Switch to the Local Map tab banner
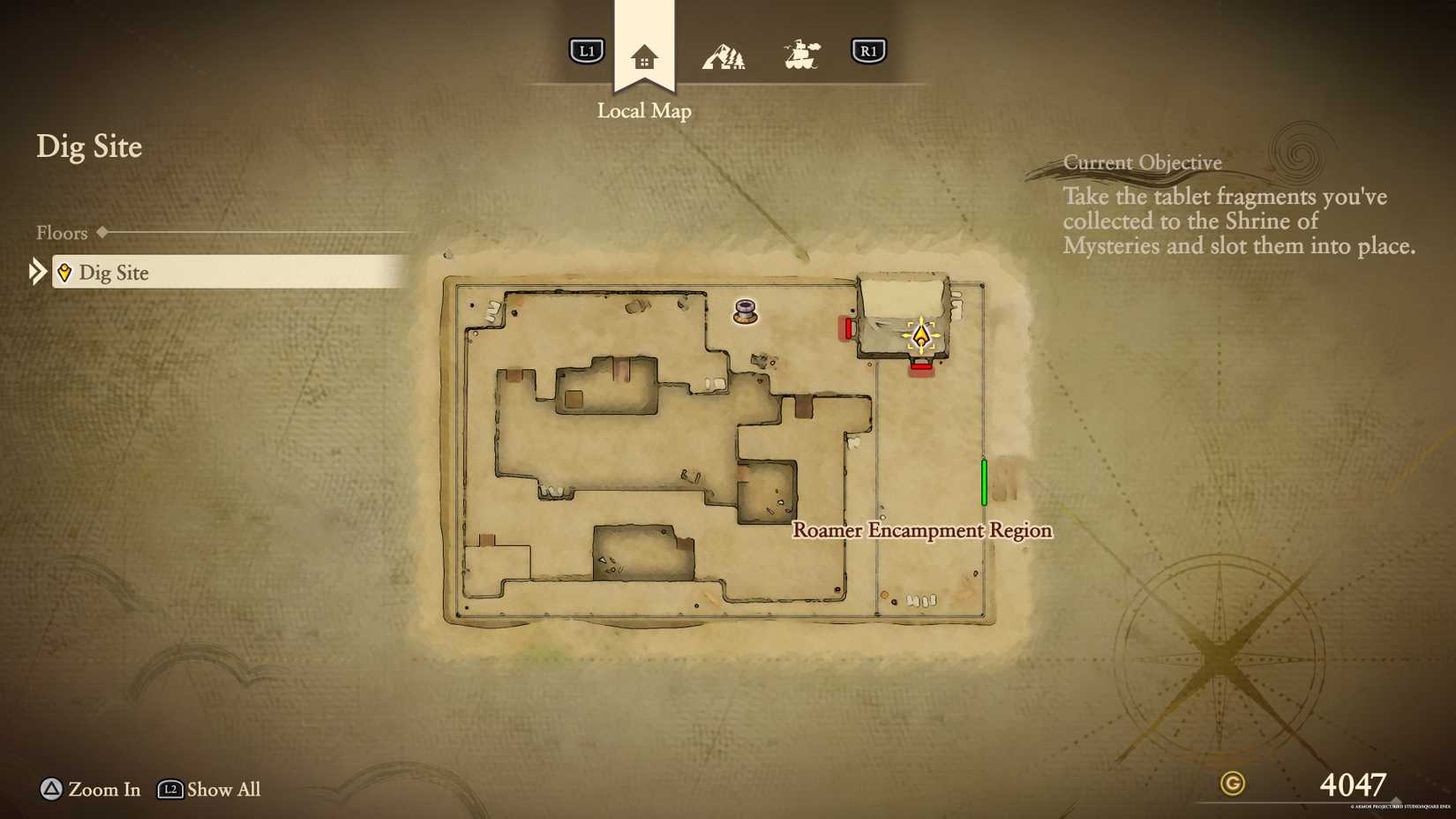The height and width of the screenshot is (819, 1456). [x=645, y=110]
